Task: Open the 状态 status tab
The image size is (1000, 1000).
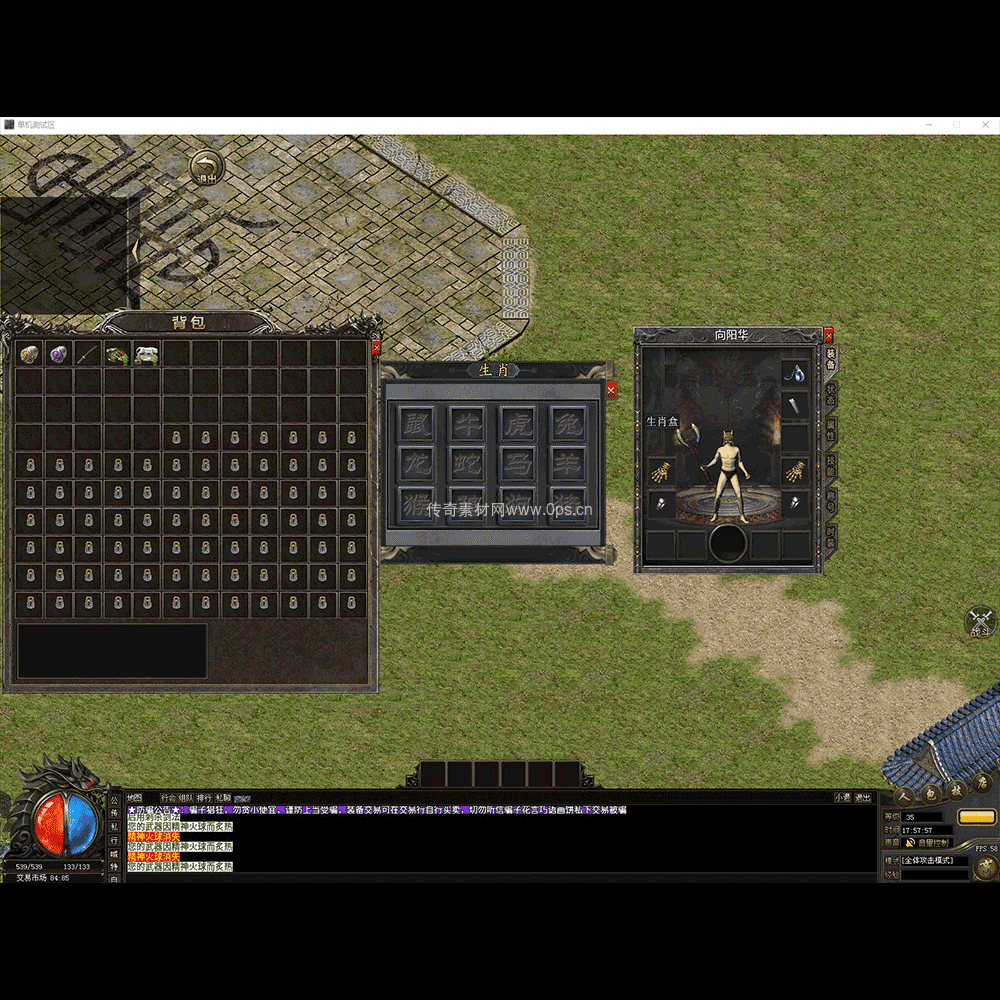Action: (x=831, y=393)
